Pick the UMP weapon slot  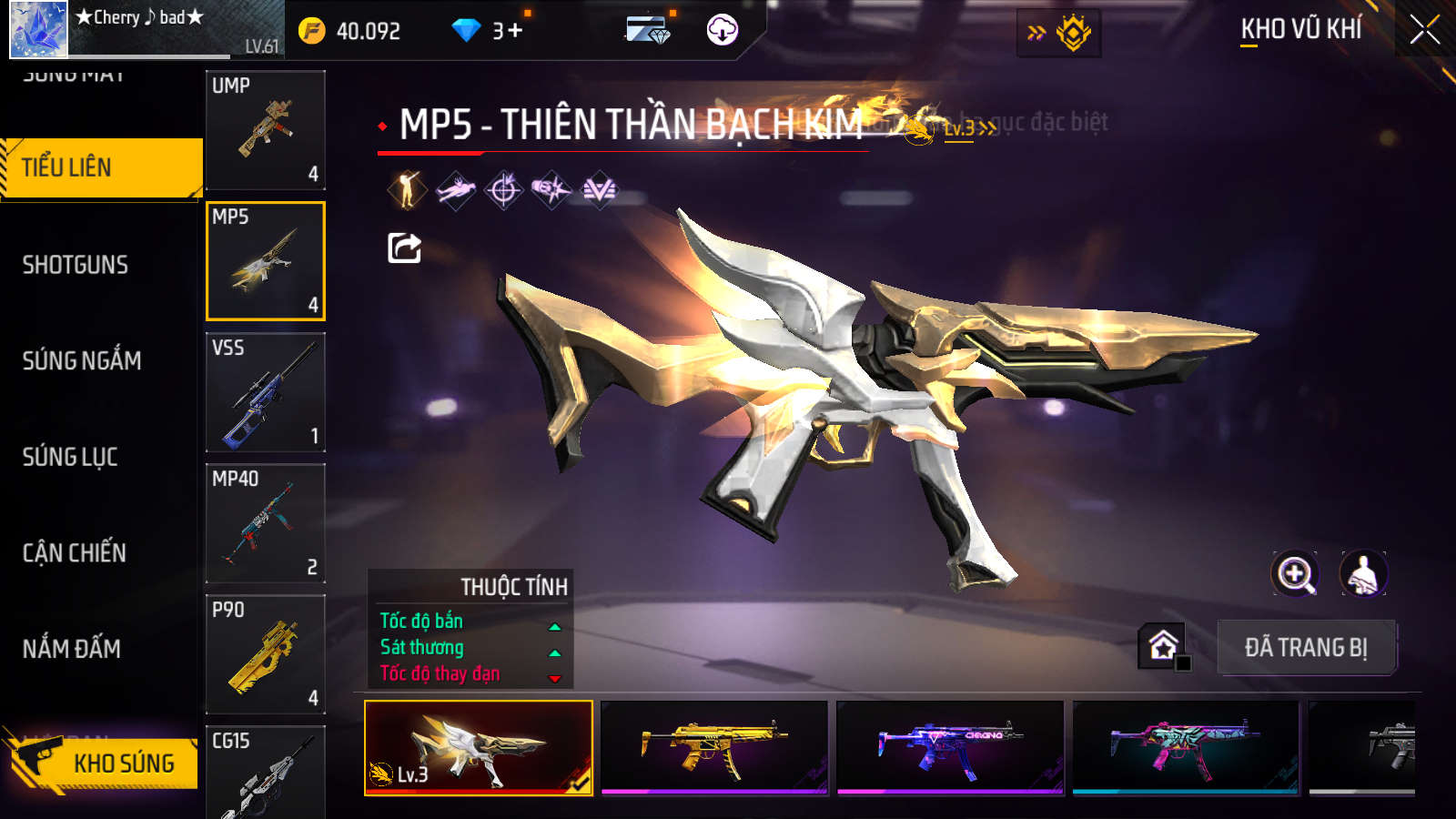tap(266, 130)
